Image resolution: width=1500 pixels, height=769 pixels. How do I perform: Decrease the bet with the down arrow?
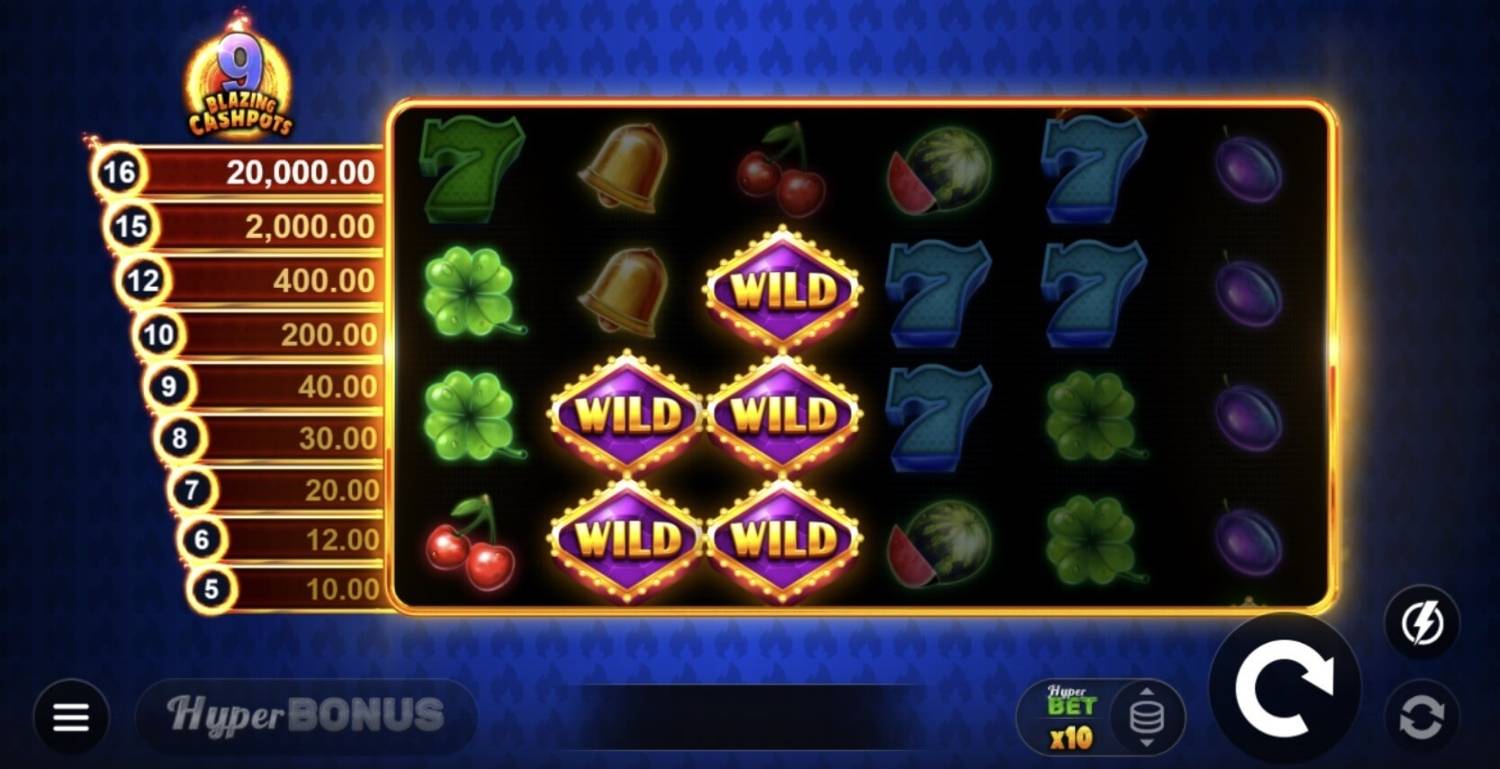1146,743
